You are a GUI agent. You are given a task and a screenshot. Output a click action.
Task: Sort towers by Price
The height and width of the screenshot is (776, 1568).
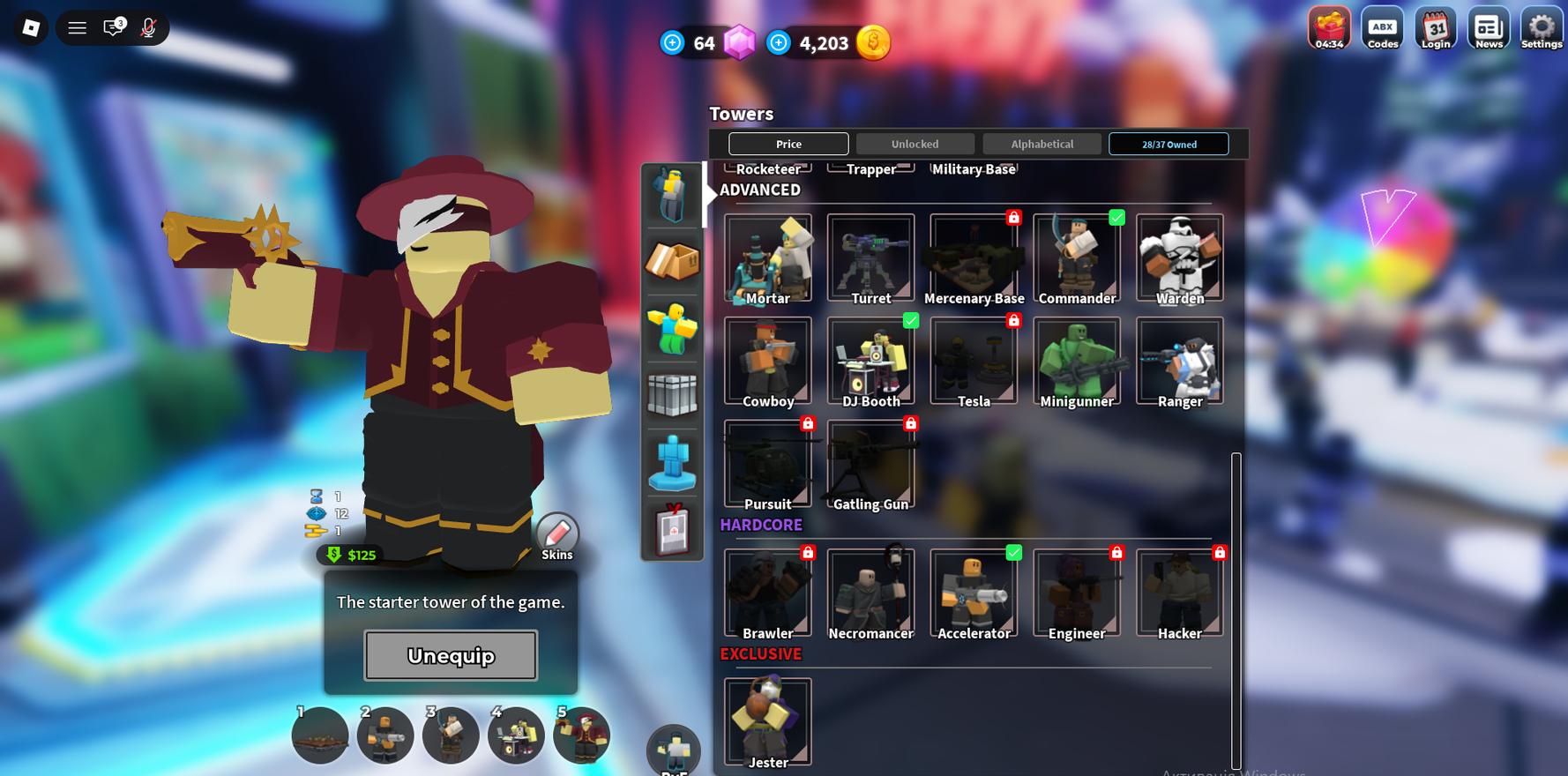pyautogui.click(x=788, y=144)
